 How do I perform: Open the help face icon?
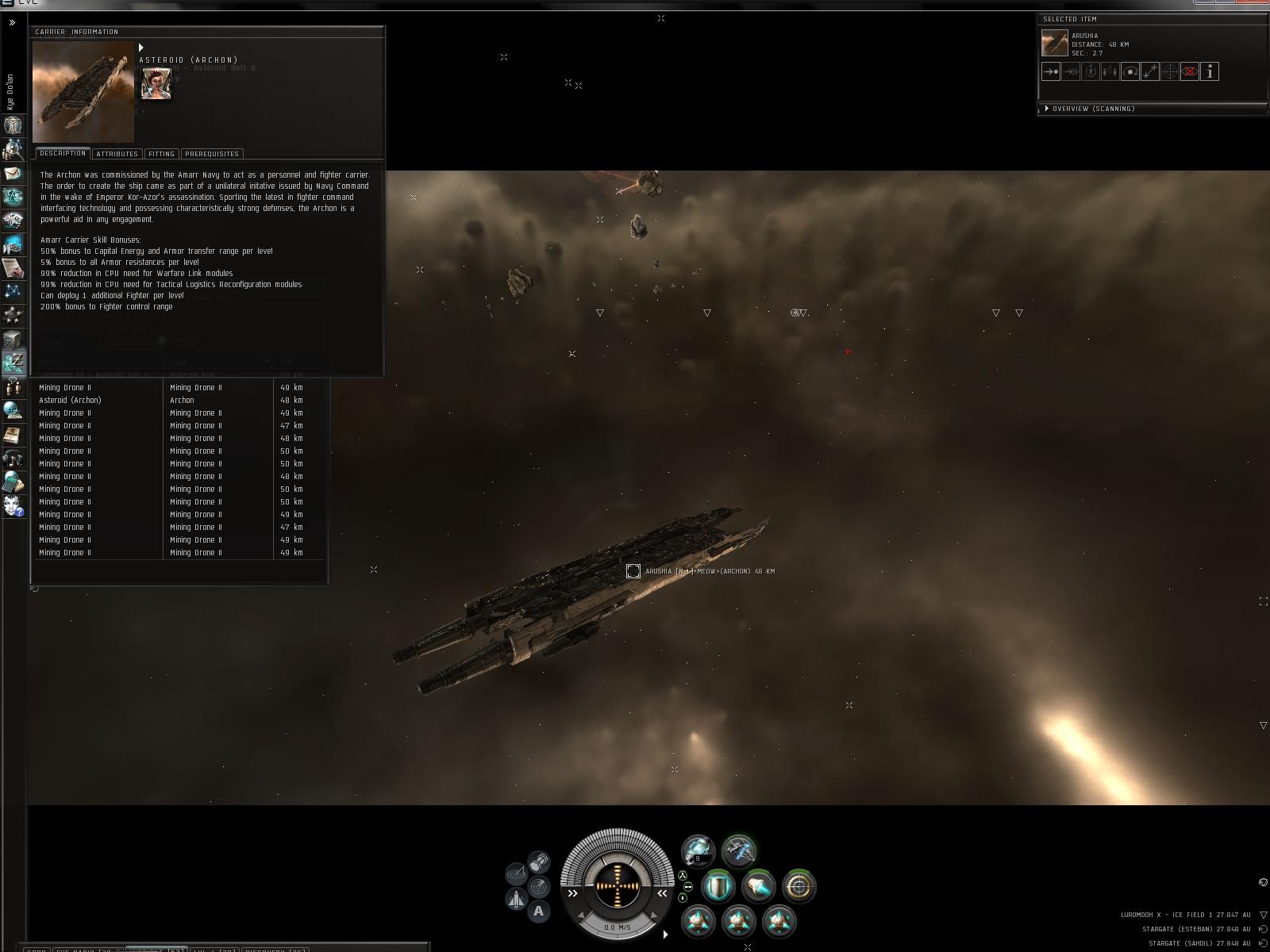click(x=13, y=505)
